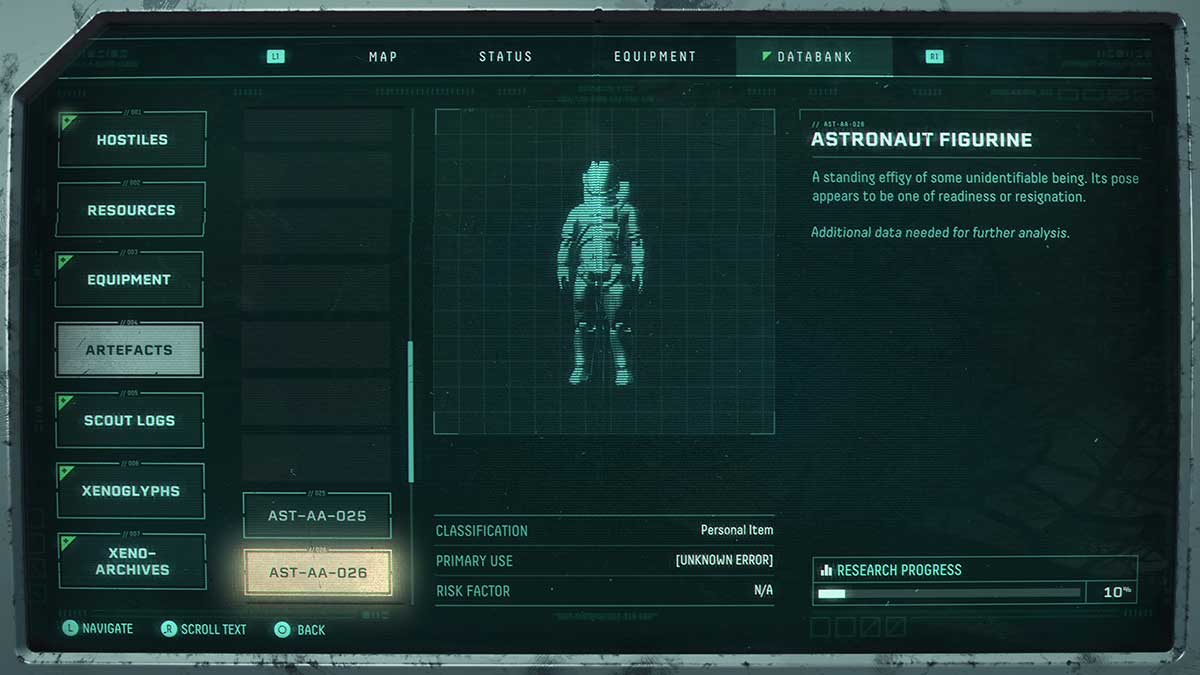Select the Artefacts category

point(129,350)
